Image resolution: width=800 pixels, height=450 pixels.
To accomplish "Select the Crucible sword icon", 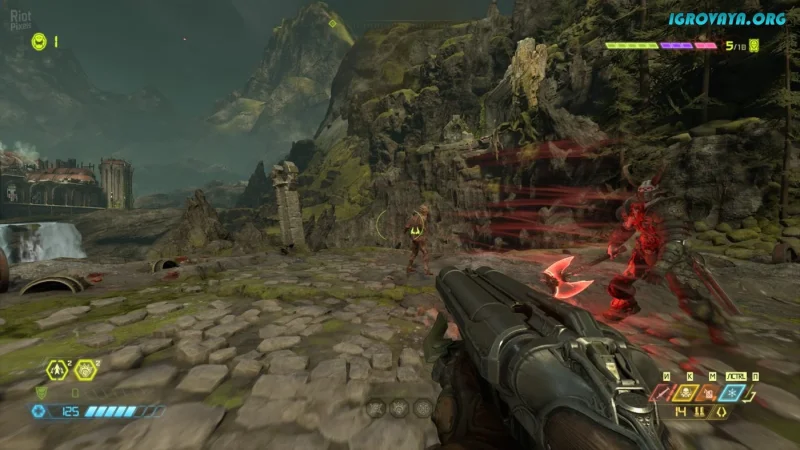I will 661,394.
